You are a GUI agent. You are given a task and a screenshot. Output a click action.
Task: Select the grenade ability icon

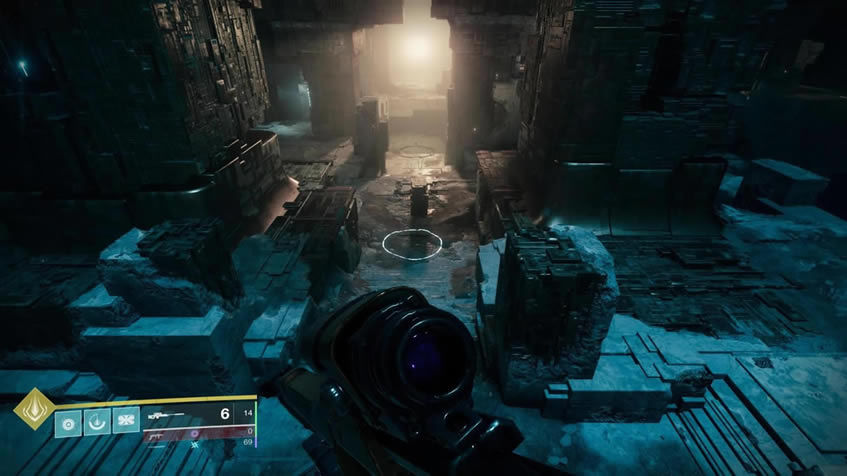click(68, 422)
